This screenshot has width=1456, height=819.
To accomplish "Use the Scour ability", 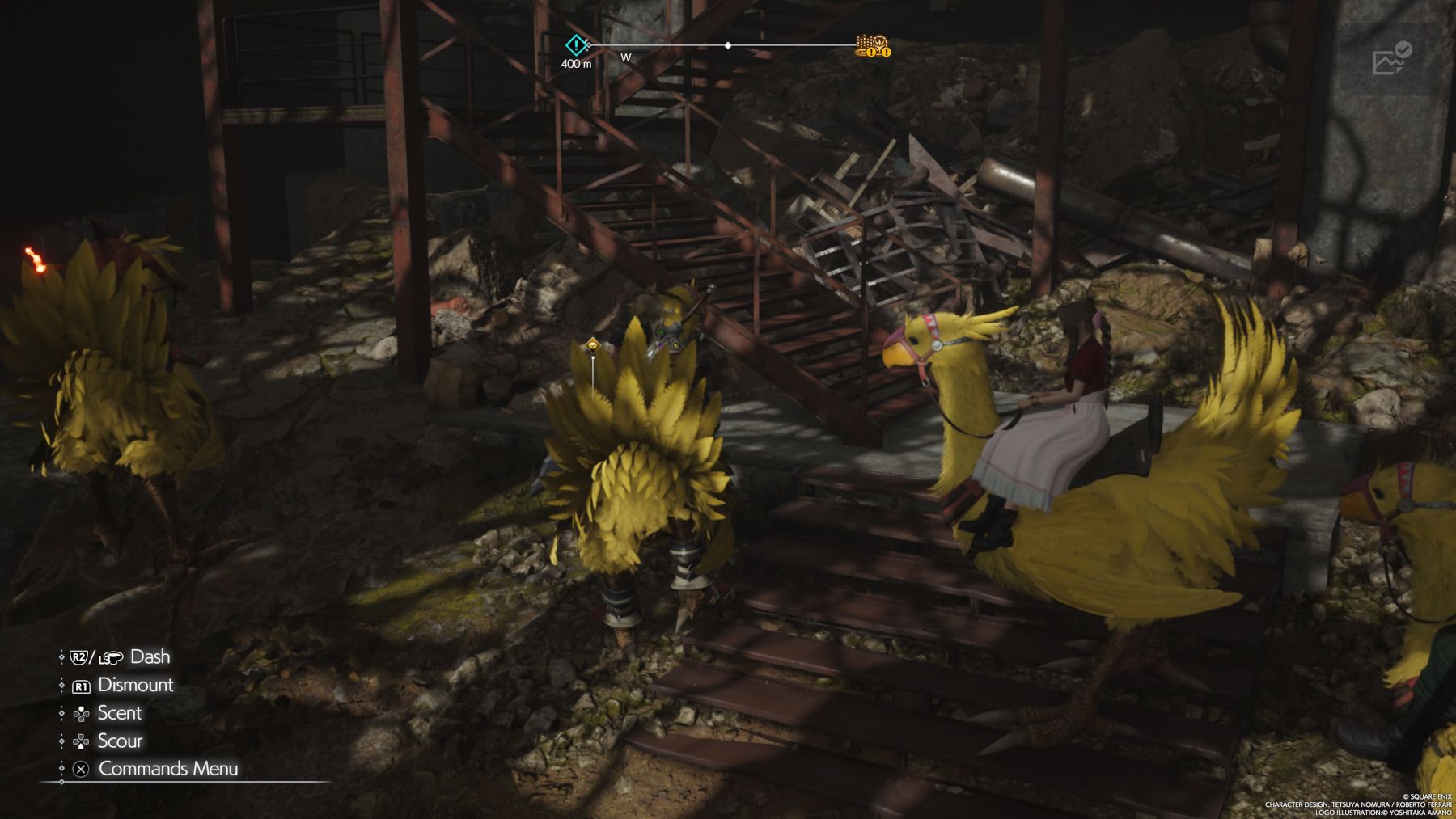I will pyautogui.click(x=119, y=741).
